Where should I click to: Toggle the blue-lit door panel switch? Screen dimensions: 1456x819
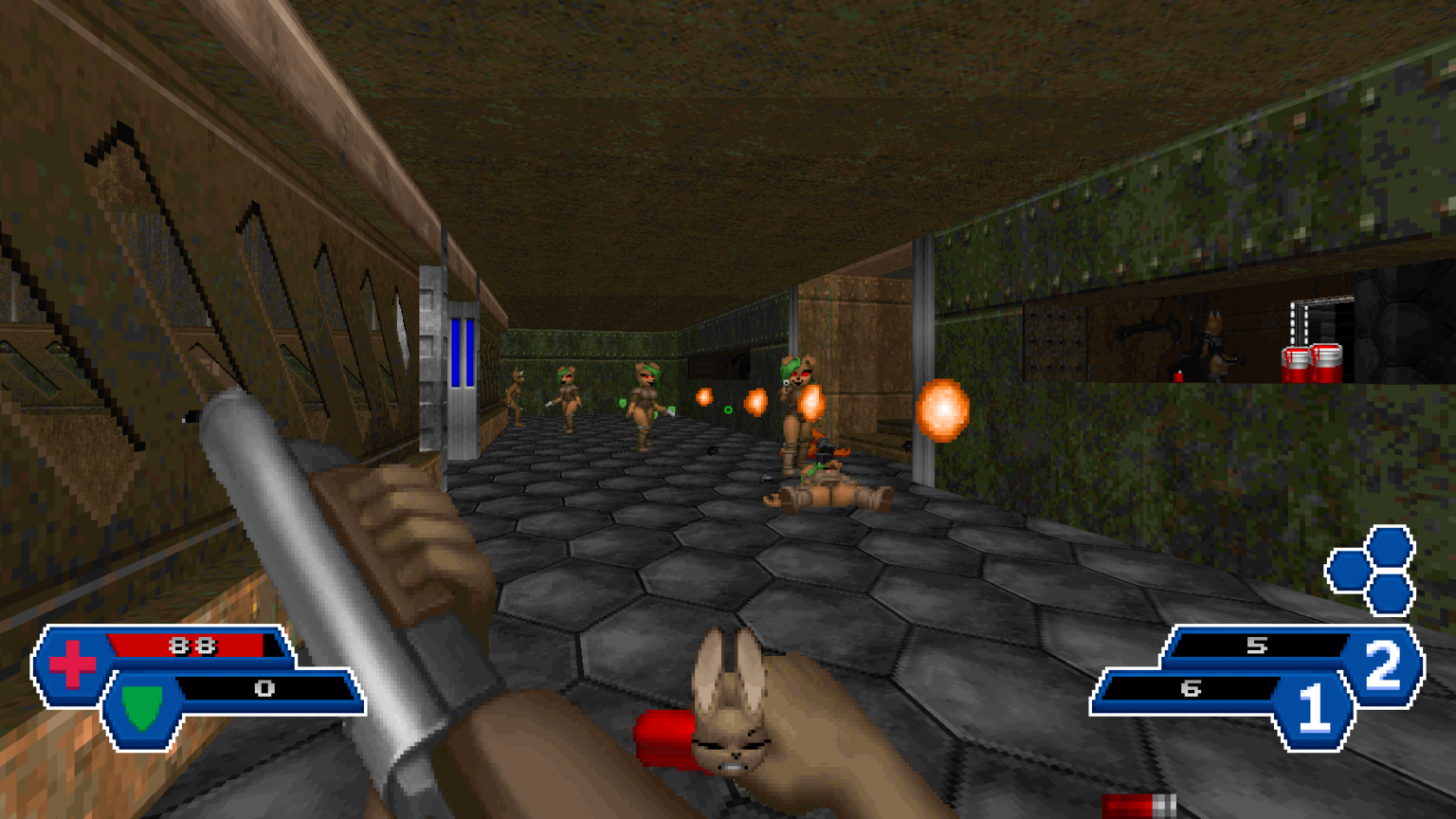[464, 355]
